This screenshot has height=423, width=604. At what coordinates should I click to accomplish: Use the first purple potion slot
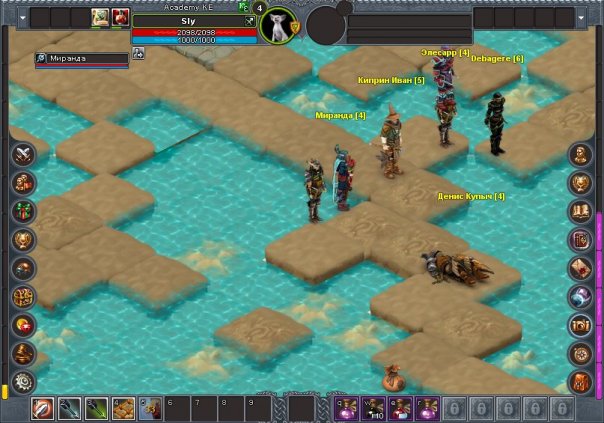point(345,408)
